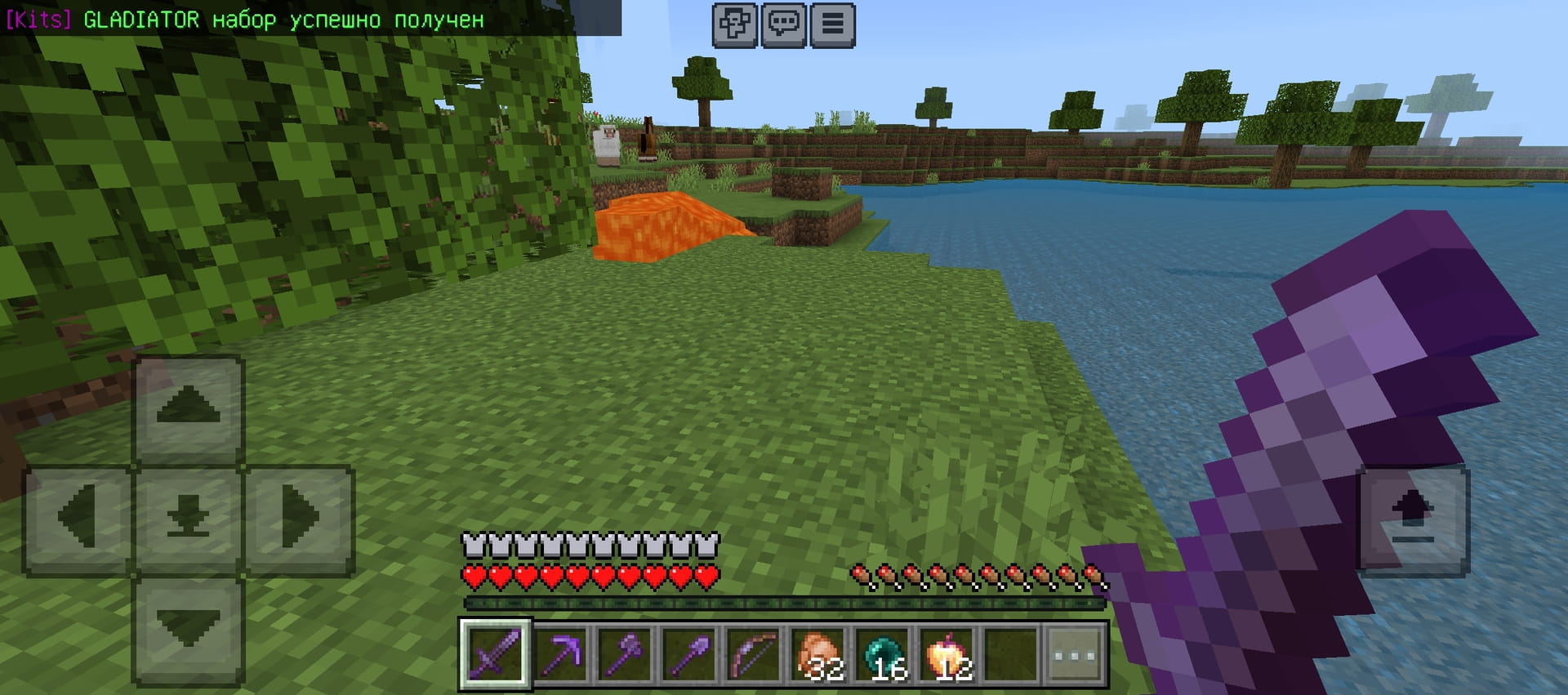
Task: Select the purple axe hotbar slot
Action: (626, 654)
